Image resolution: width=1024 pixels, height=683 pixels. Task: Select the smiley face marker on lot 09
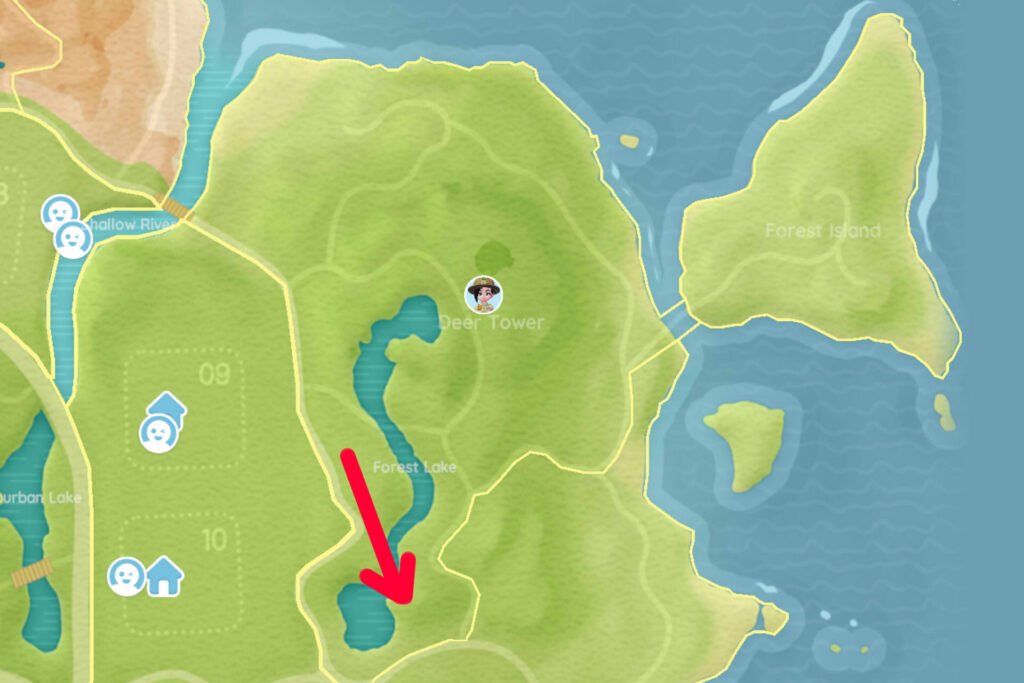coord(158,433)
